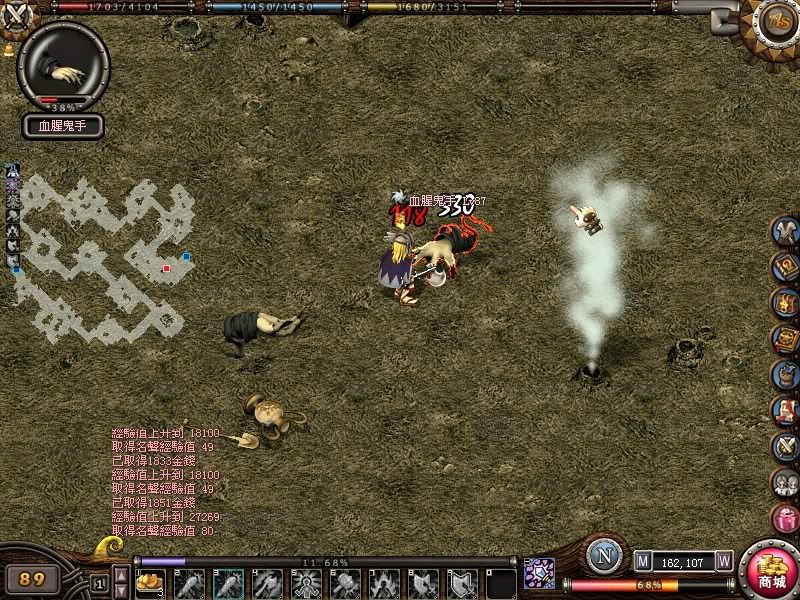This screenshot has width=800, height=600.
Task: Open the crossed swords menu icon
Action: (x=785, y=447)
